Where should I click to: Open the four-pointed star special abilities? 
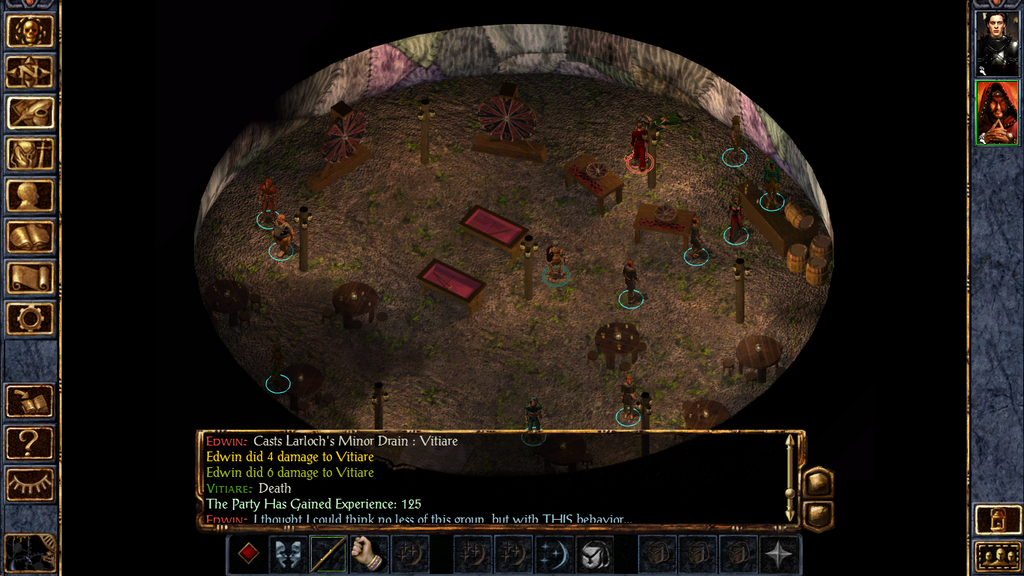pos(780,553)
